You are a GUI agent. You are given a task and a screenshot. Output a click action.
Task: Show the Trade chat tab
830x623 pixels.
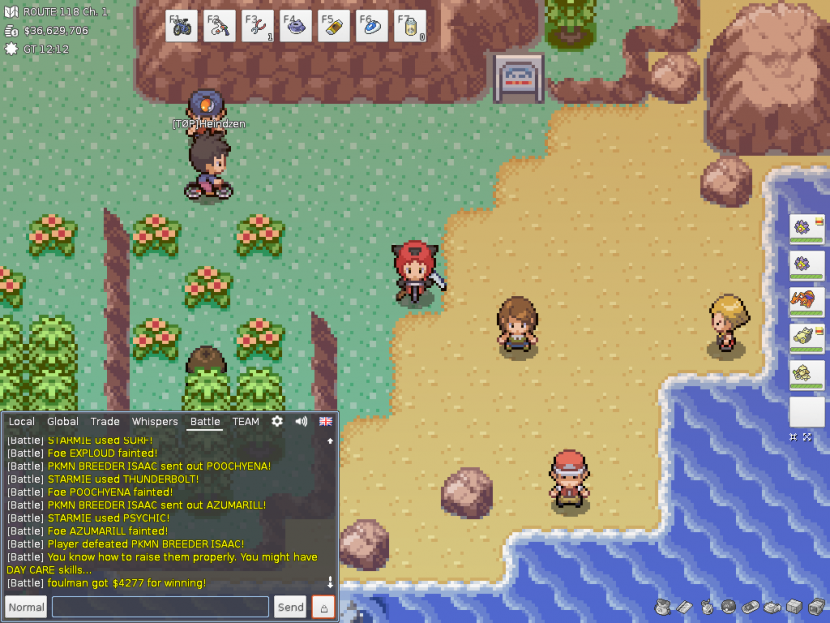point(105,422)
